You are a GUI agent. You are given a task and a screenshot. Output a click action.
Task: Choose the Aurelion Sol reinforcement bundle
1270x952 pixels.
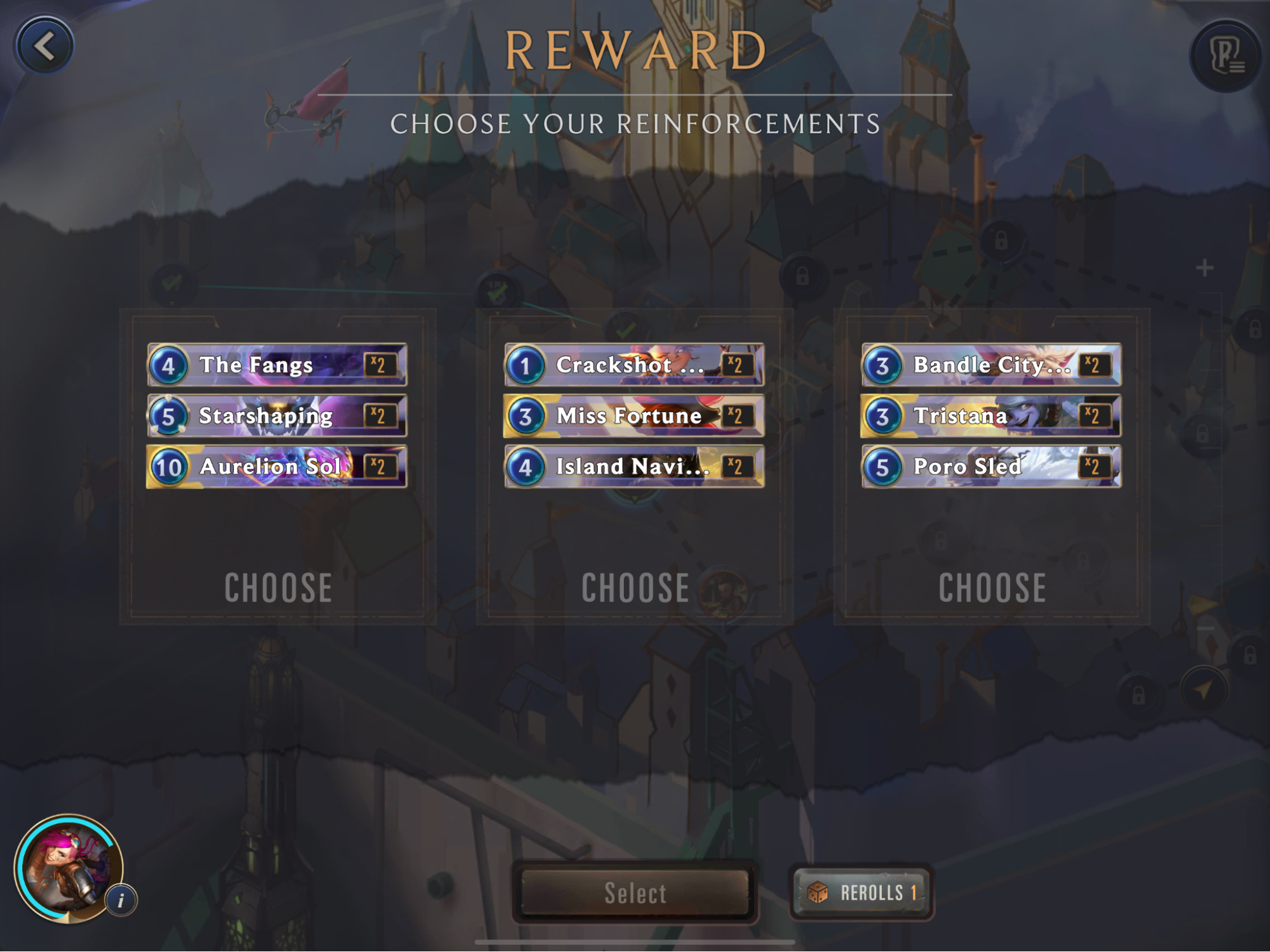[278, 587]
